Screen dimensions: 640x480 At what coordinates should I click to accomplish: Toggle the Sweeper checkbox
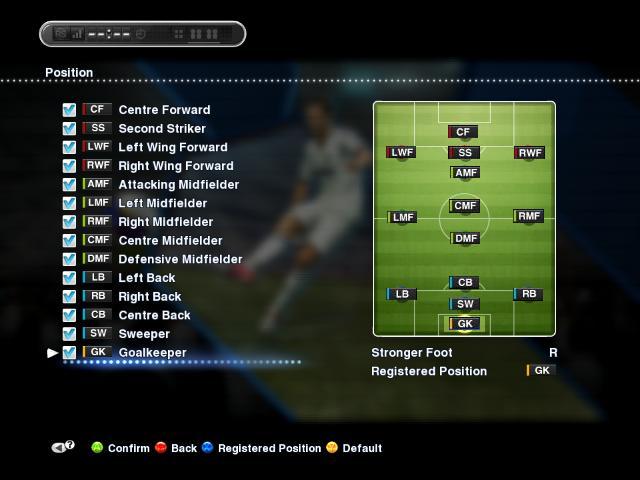click(x=69, y=334)
